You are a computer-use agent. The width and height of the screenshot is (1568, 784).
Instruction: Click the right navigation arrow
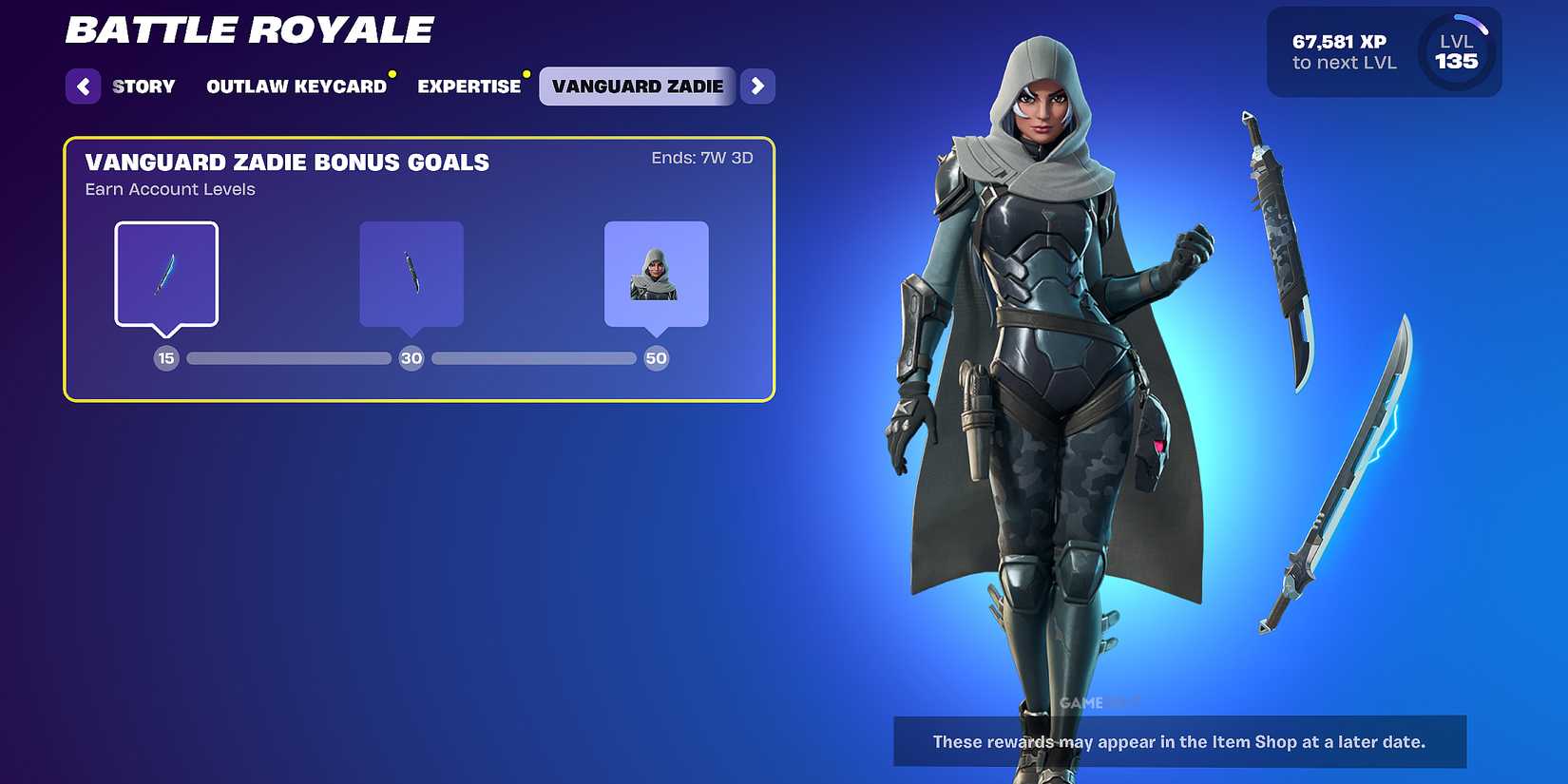tap(757, 86)
